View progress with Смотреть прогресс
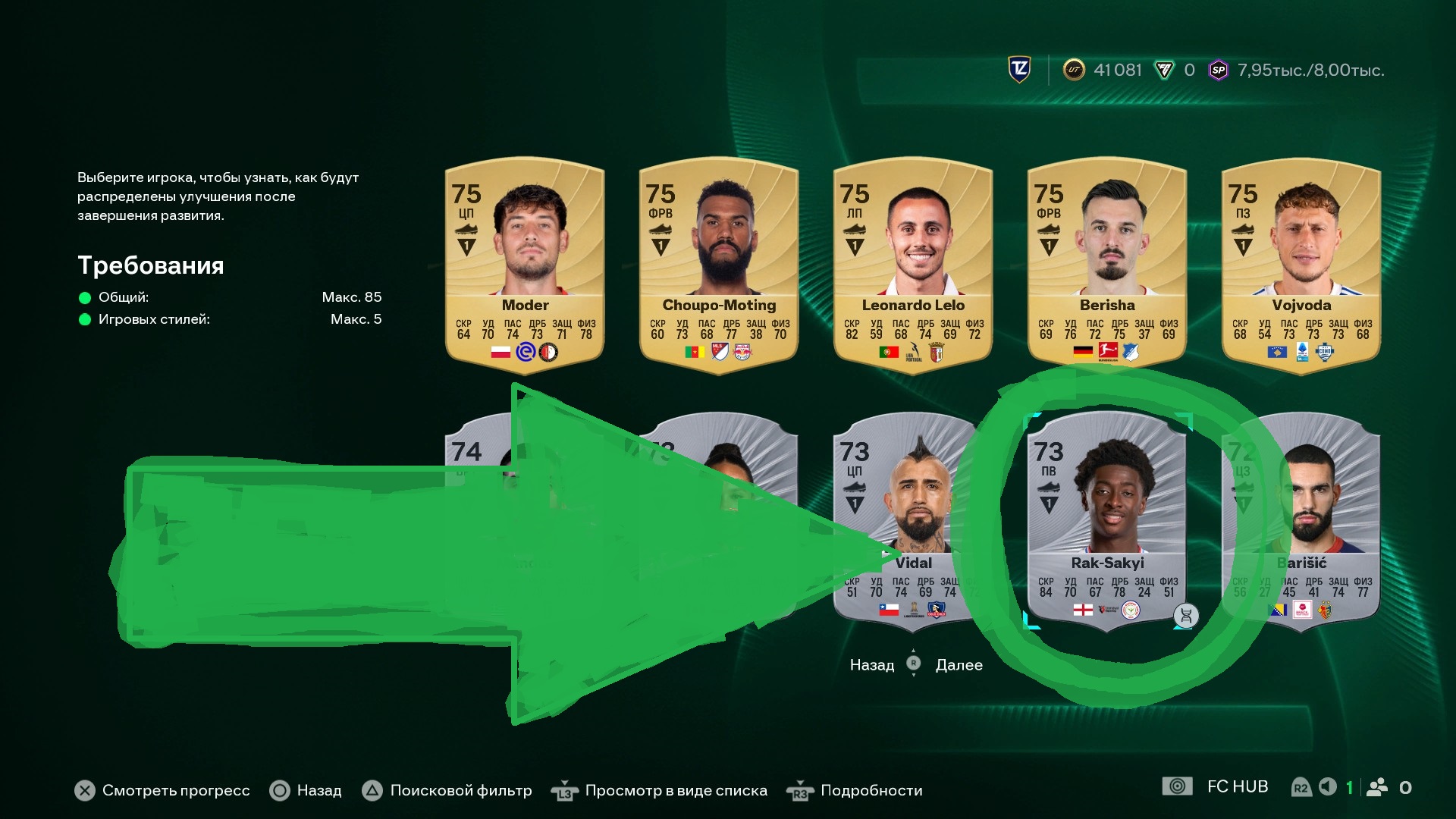This screenshot has height=819, width=1456. (x=175, y=791)
